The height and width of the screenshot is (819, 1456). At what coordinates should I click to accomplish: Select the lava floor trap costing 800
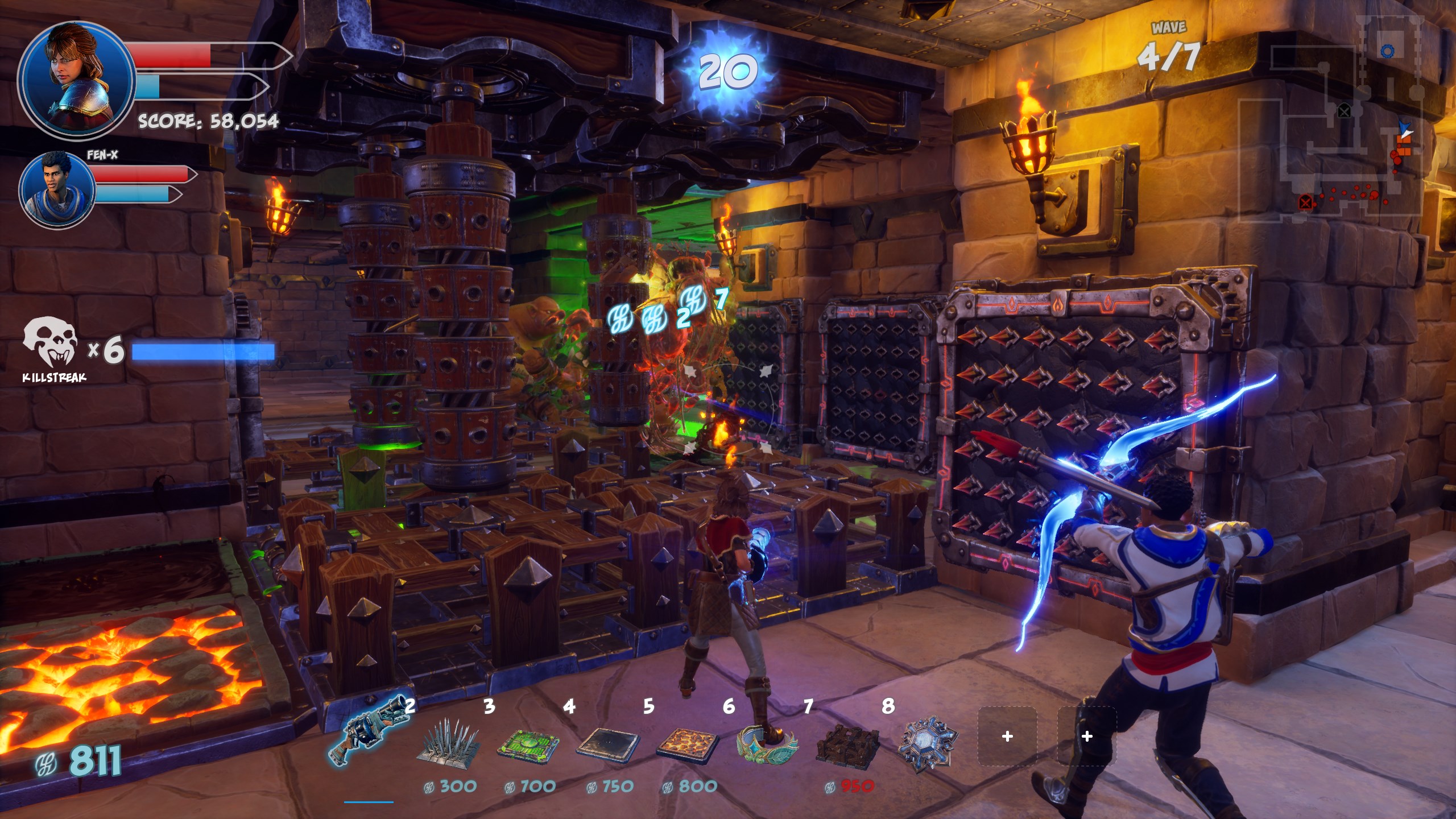(x=688, y=742)
